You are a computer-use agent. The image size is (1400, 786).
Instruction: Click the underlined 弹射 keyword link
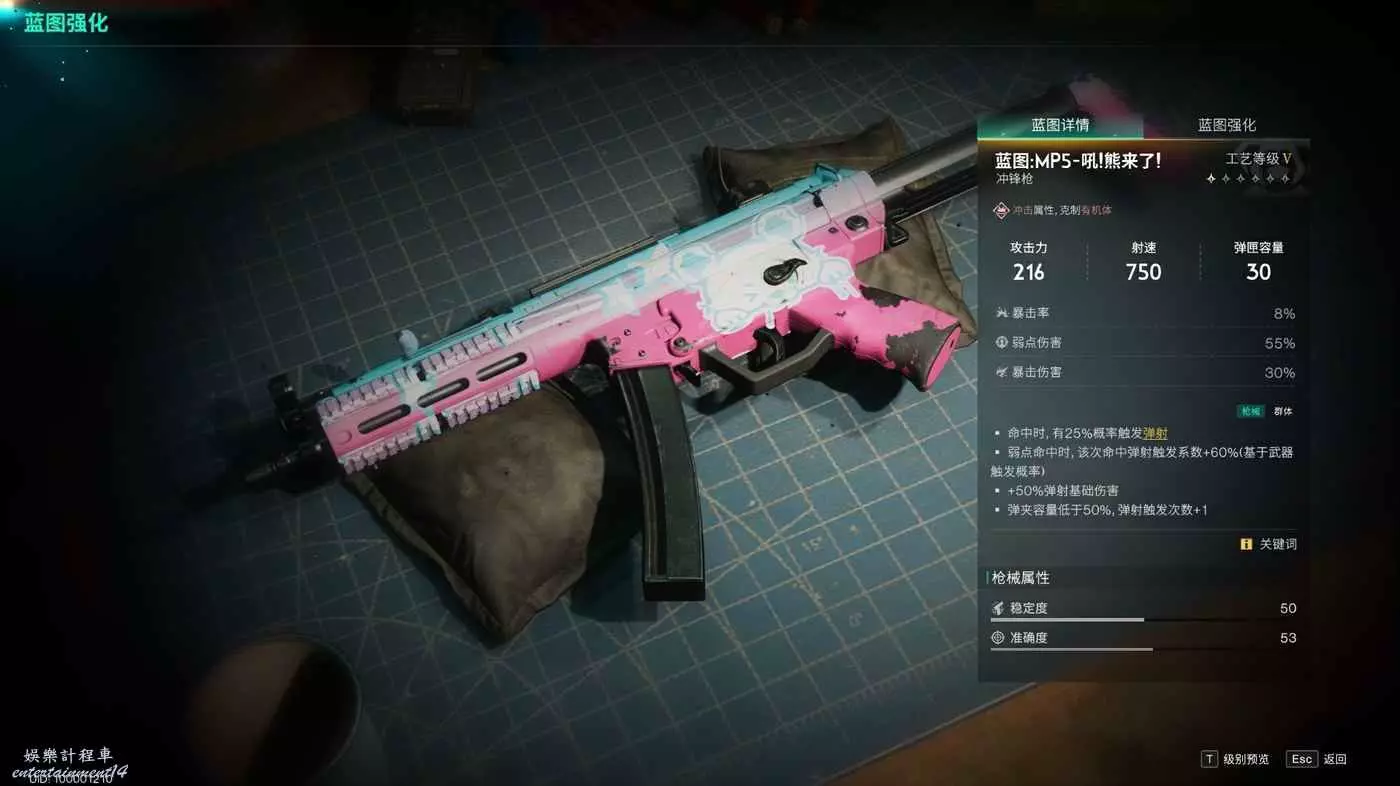[x=1155, y=433]
